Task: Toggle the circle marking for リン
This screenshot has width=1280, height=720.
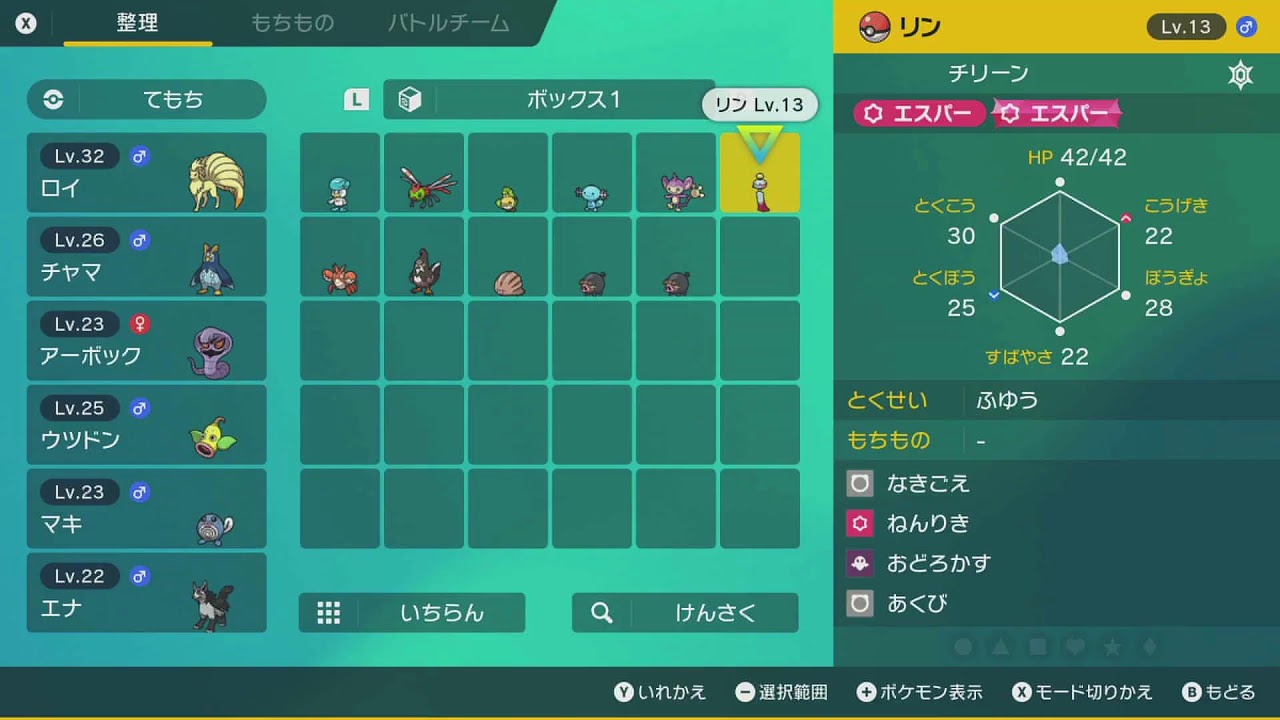Action: (965, 647)
